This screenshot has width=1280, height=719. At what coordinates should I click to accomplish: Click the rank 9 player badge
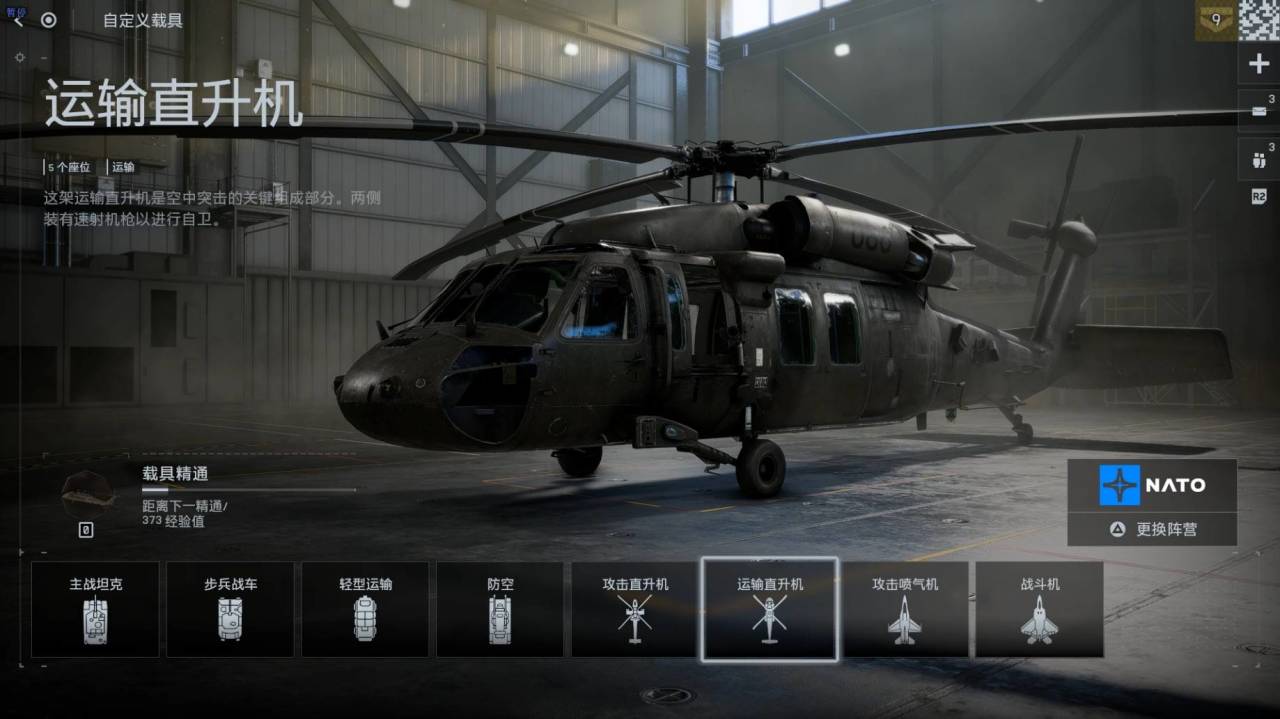1215,21
